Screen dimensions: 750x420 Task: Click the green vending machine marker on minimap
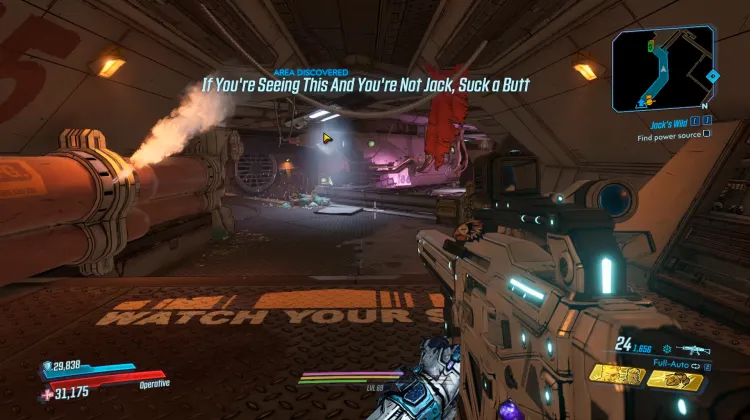tap(651, 46)
